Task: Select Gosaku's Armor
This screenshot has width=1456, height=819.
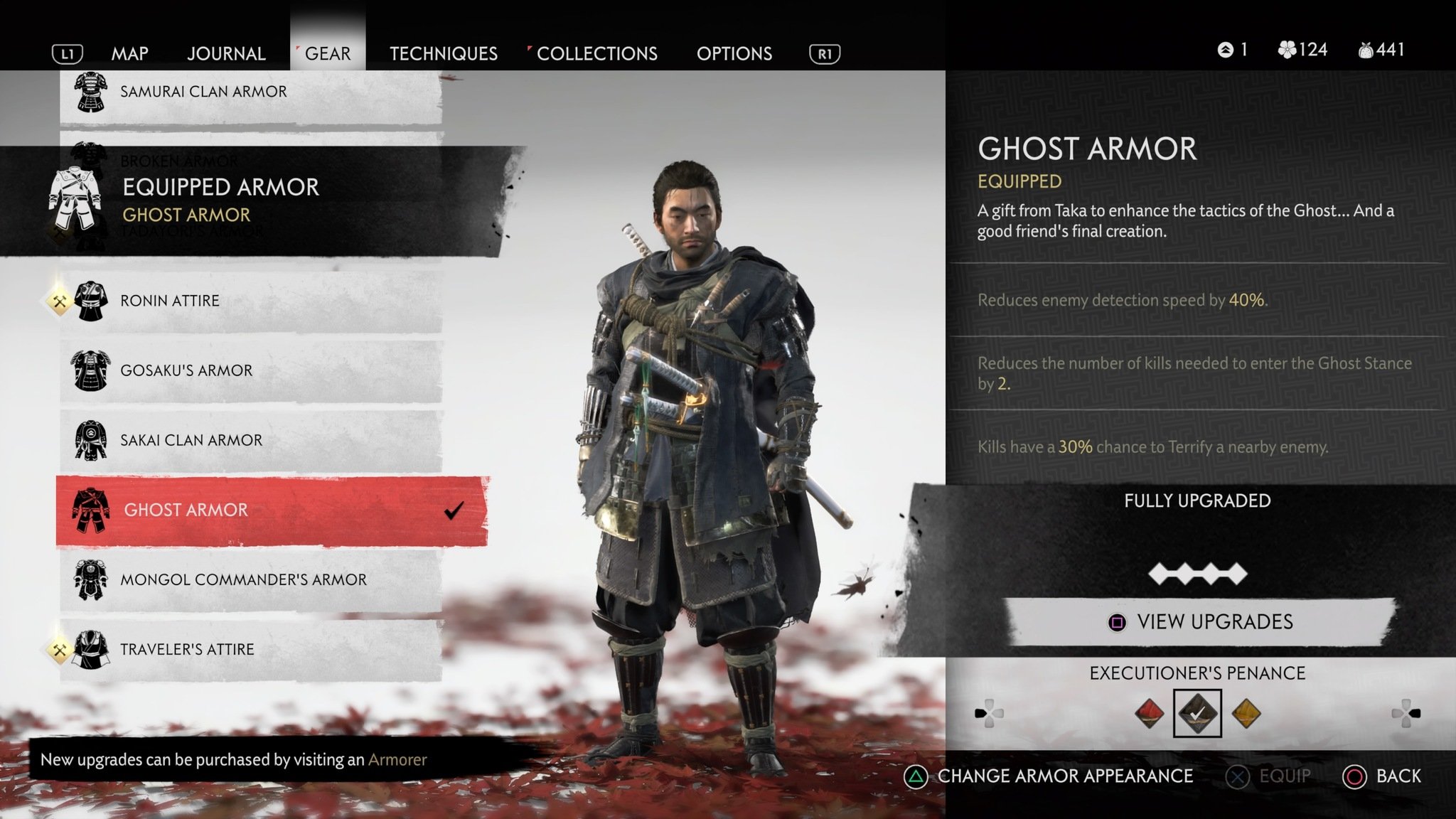Action: click(186, 370)
